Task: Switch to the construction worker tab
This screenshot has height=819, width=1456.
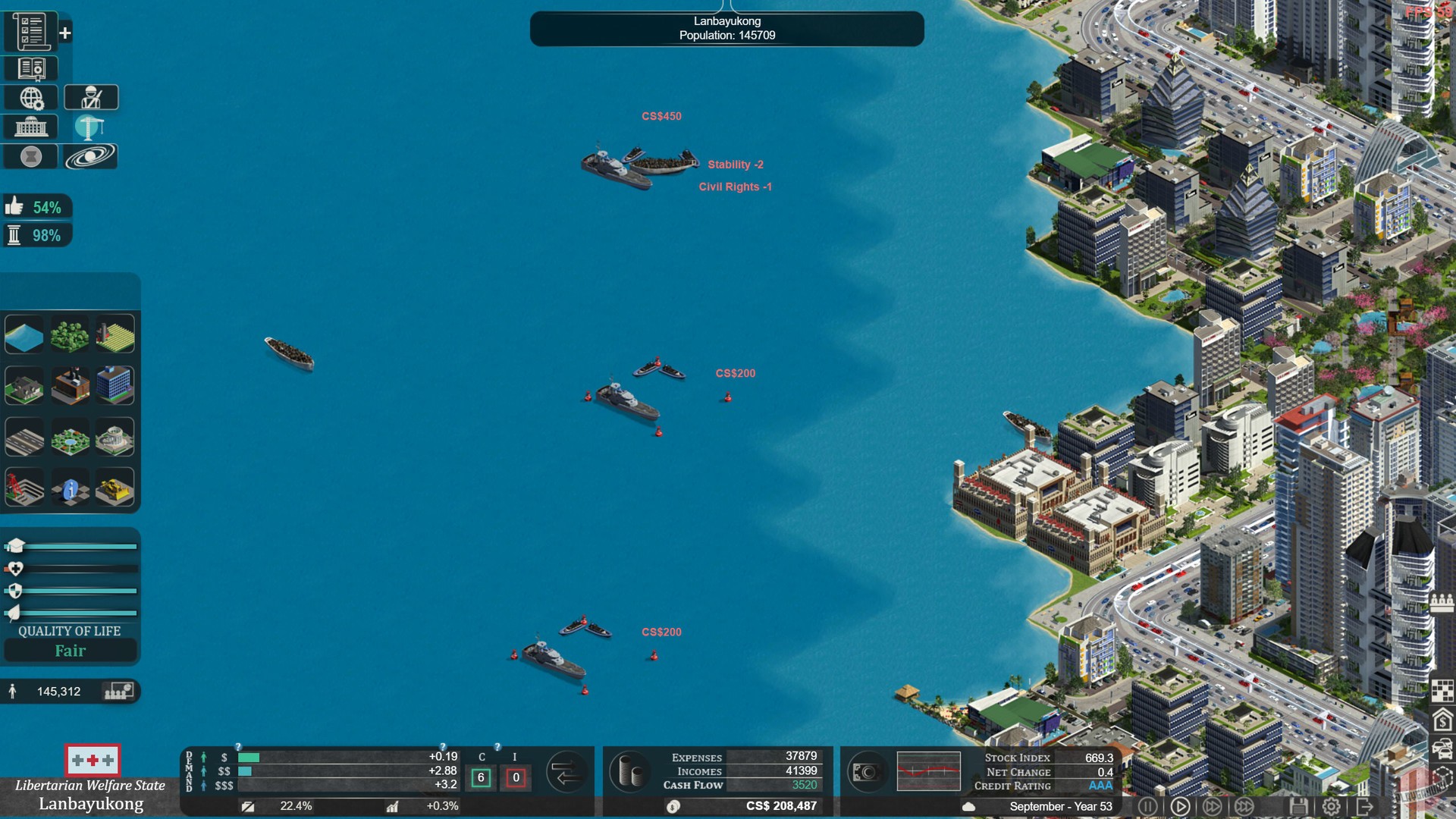Action: tap(90, 97)
